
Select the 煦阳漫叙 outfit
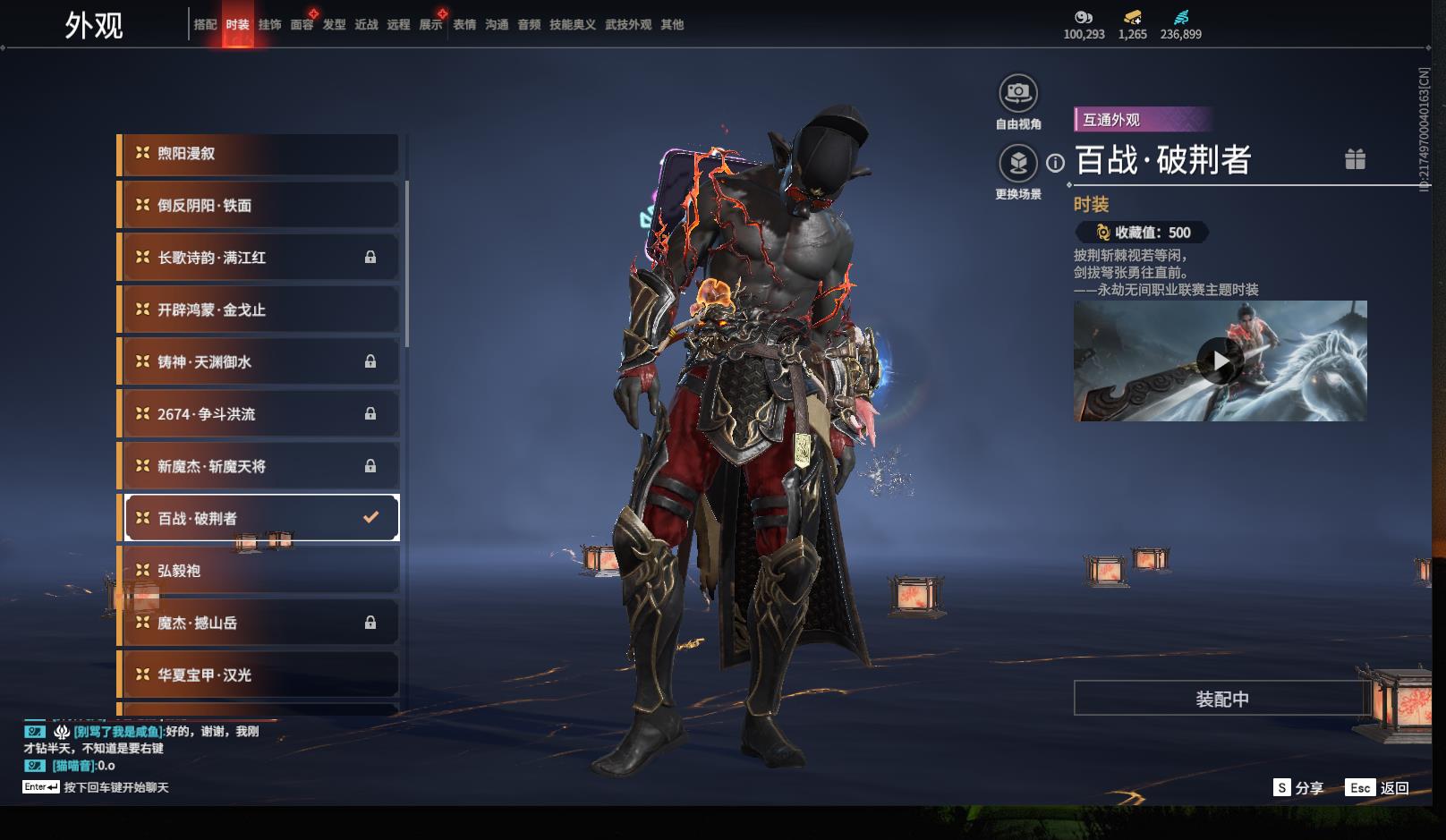click(x=259, y=154)
